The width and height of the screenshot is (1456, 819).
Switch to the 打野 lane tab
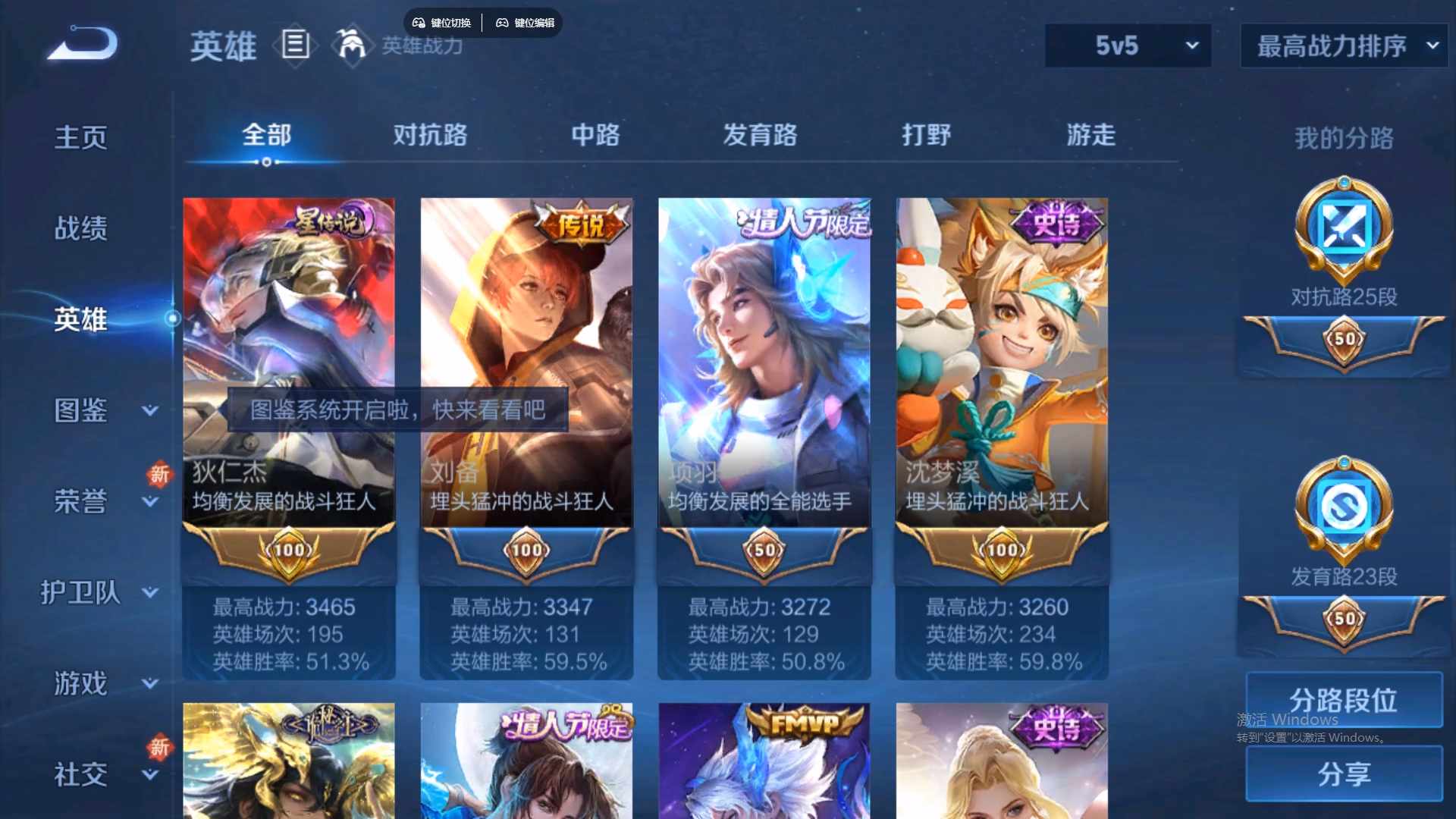pos(927,135)
